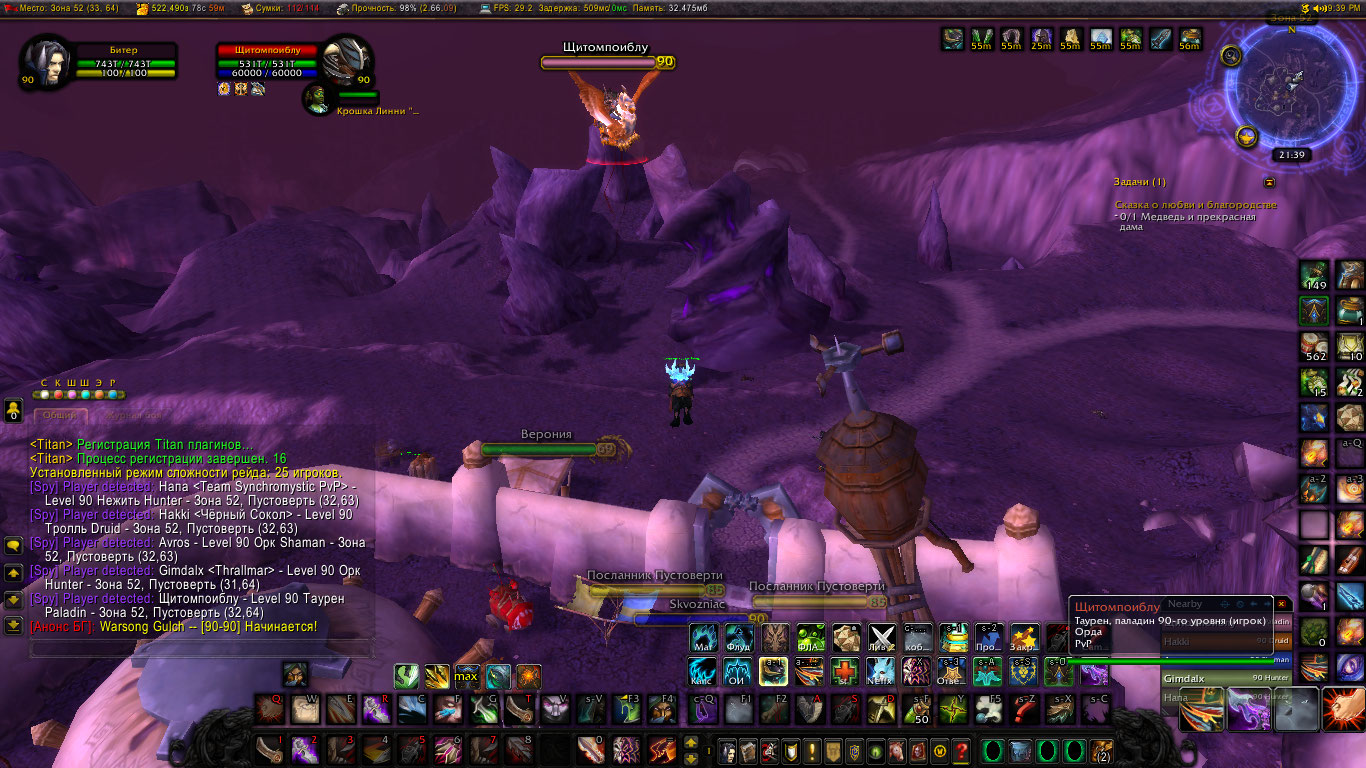The width and height of the screenshot is (1366, 768).
Task: Open the quest Сказка о любви и благородстве
Action: click(x=1195, y=205)
